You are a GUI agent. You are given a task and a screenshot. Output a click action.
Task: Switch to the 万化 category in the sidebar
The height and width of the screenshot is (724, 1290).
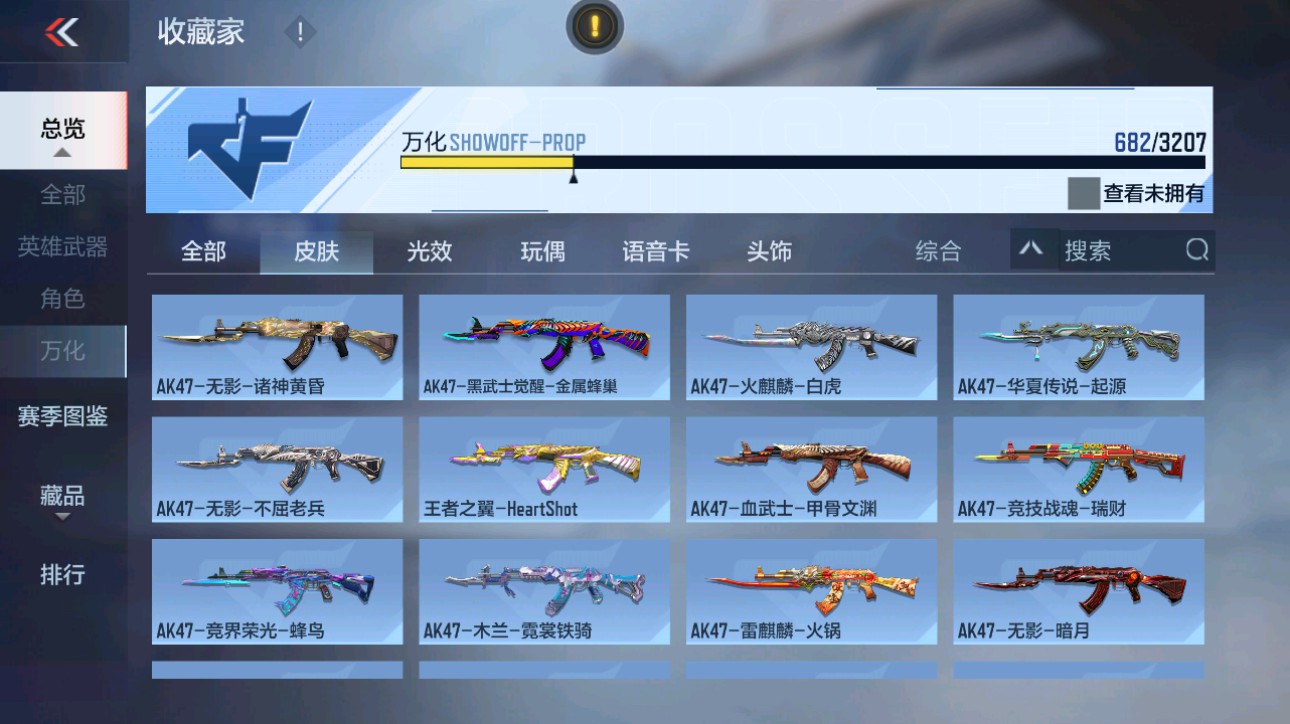pos(62,351)
